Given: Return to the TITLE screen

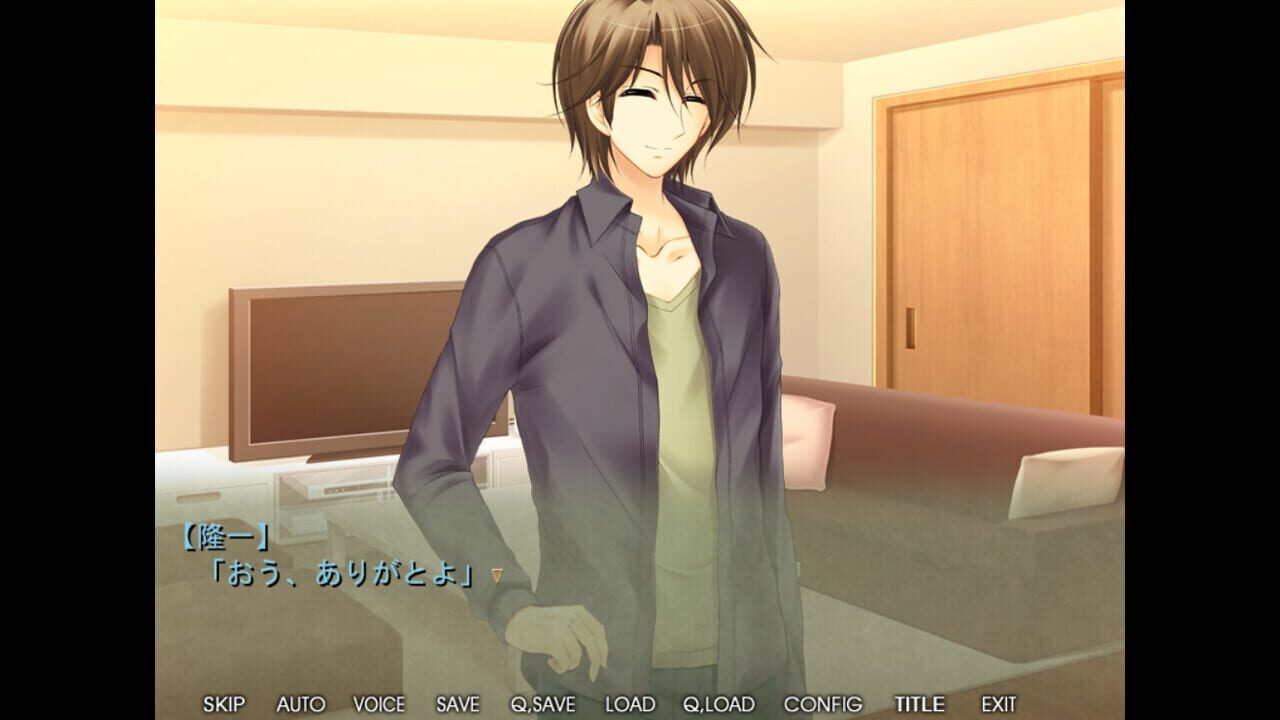Looking at the screenshot, I should pyautogui.click(x=918, y=704).
